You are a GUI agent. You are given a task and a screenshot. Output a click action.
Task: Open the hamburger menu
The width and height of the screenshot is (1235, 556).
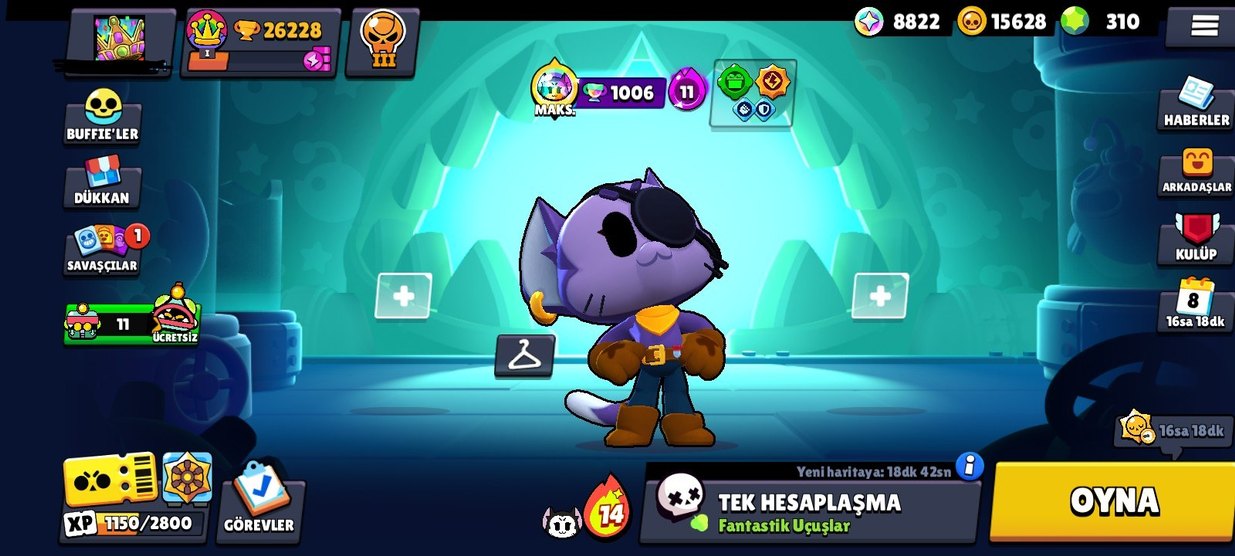(1204, 26)
